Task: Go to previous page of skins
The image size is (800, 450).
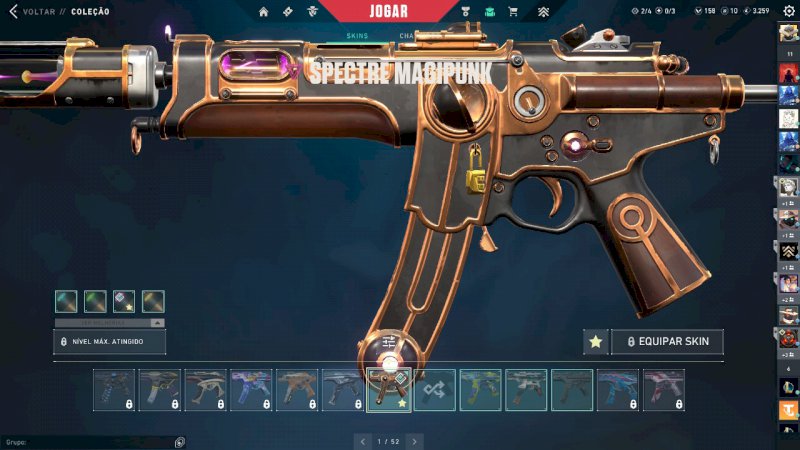Action: (x=362, y=440)
